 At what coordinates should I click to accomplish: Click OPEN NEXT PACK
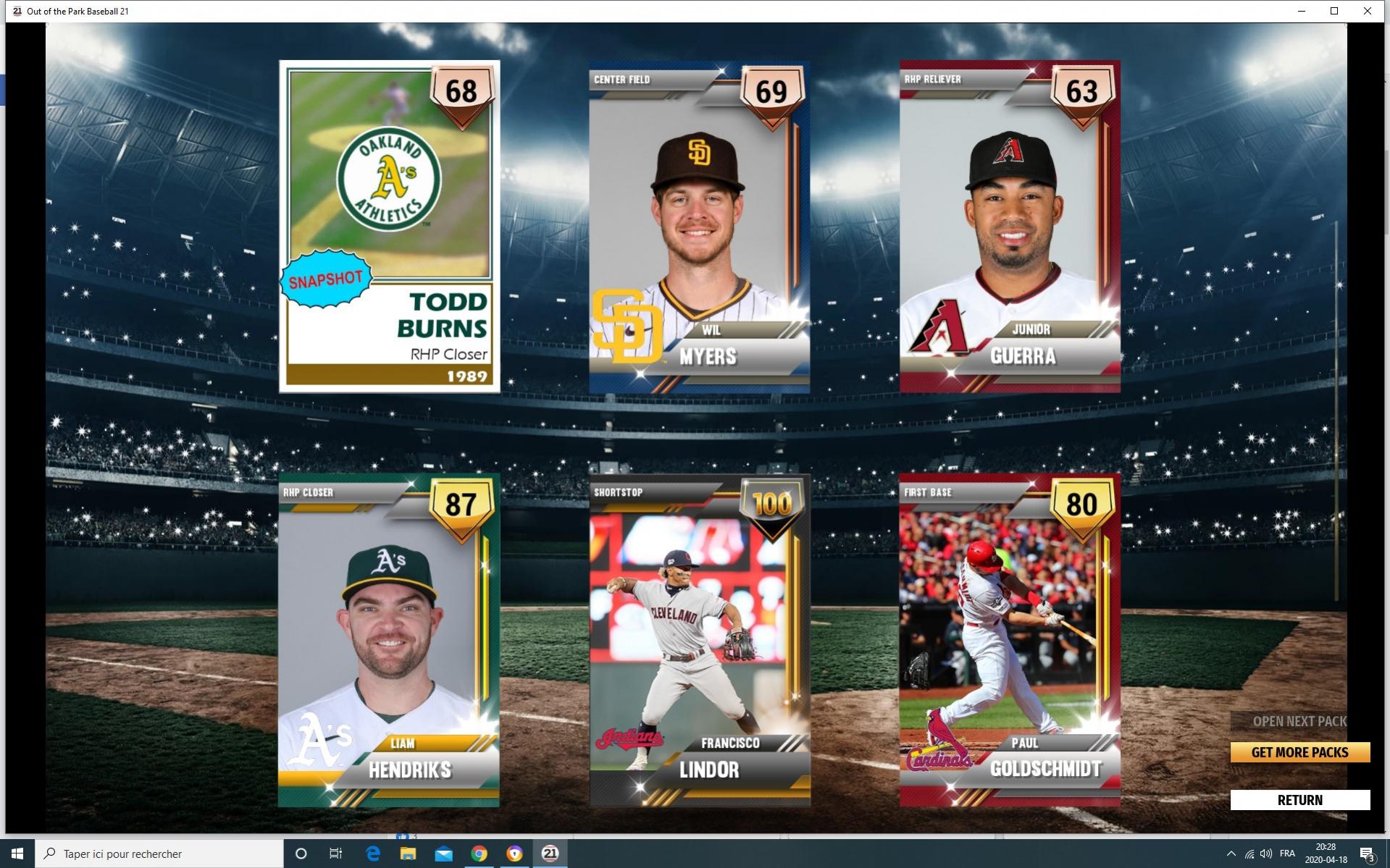pos(1299,721)
